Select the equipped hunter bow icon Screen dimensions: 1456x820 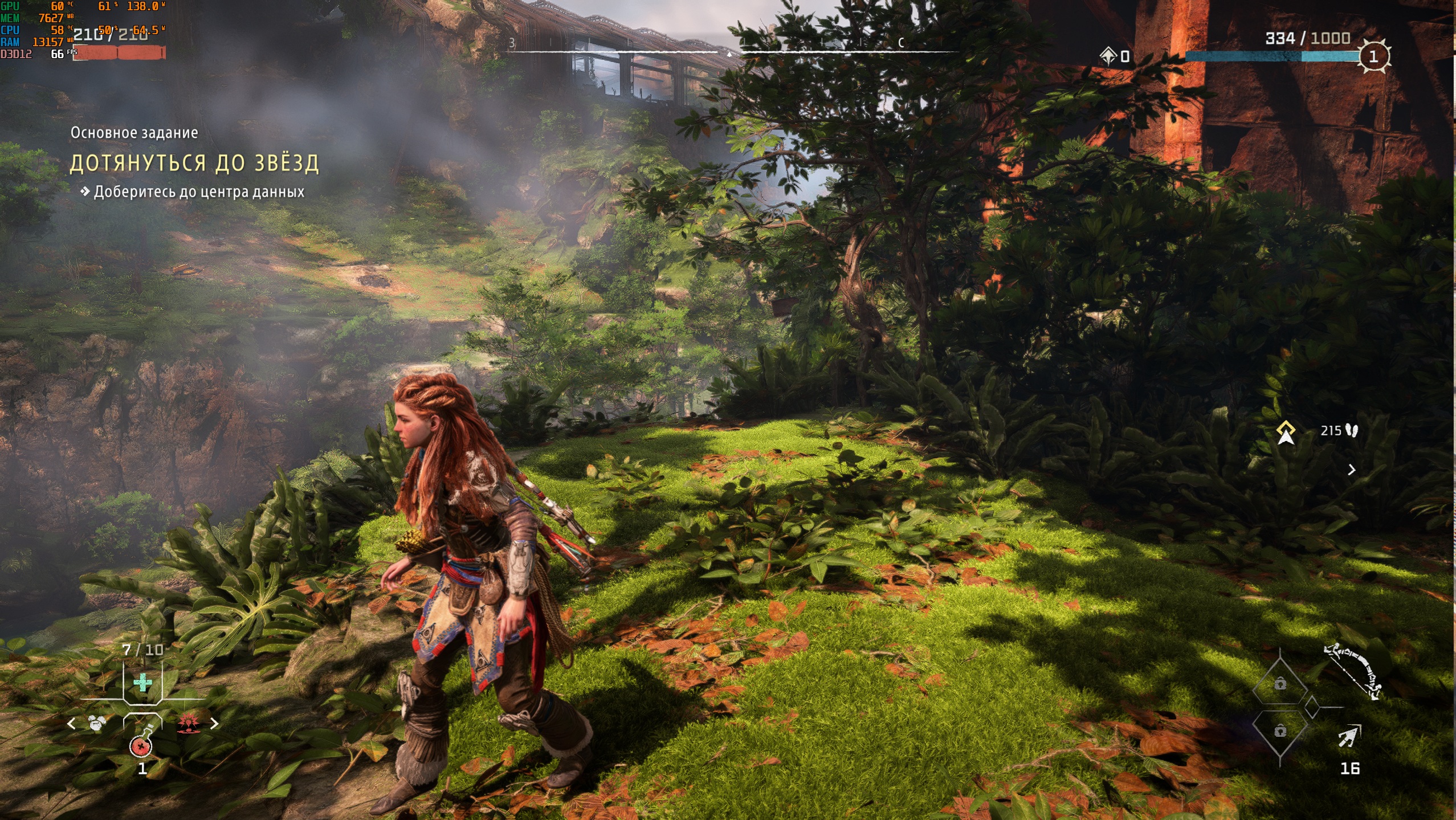tap(1353, 671)
